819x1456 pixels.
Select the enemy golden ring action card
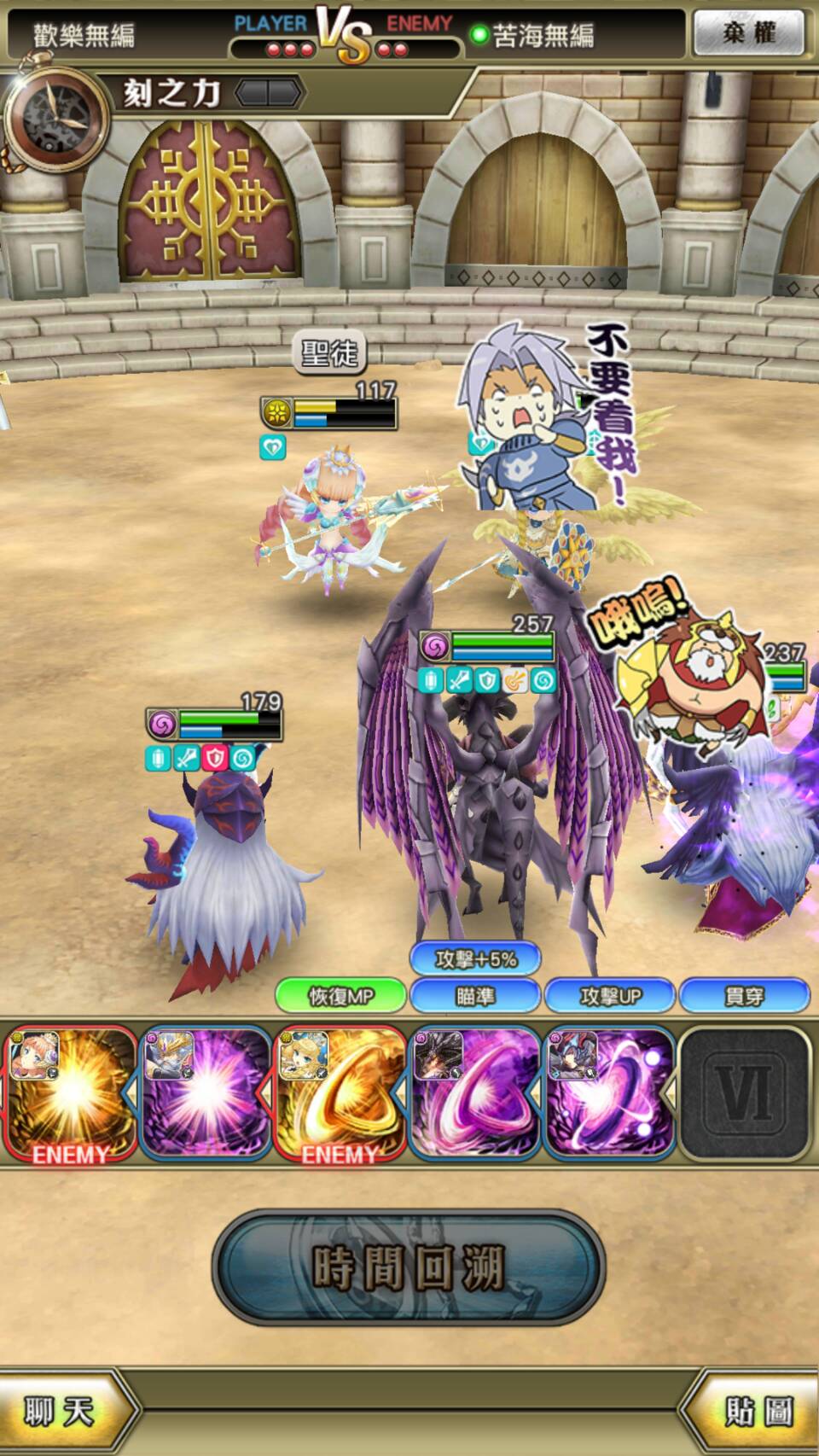coord(340,1095)
